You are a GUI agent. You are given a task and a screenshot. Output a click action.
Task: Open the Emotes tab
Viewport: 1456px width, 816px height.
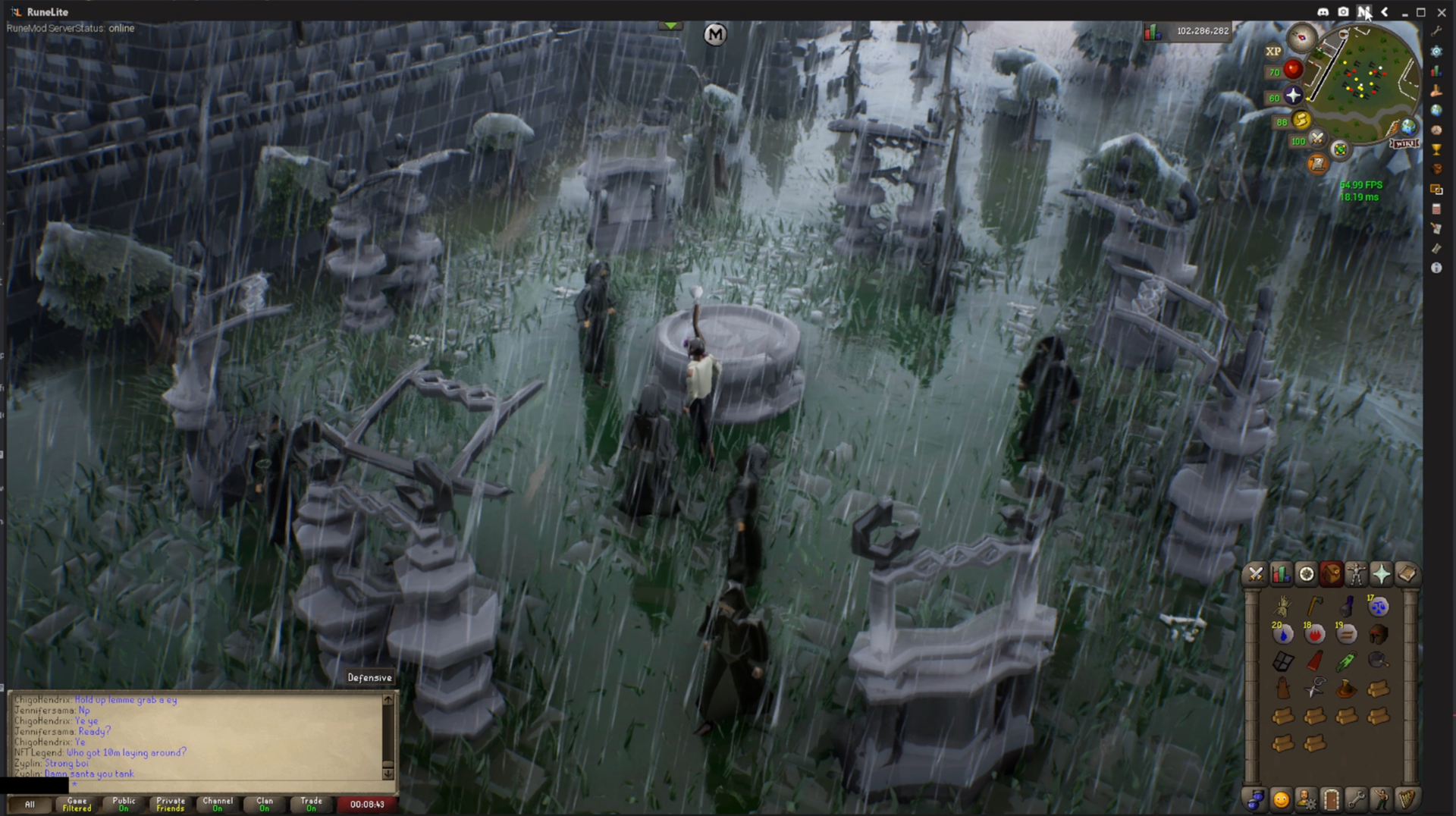click(x=1381, y=799)
